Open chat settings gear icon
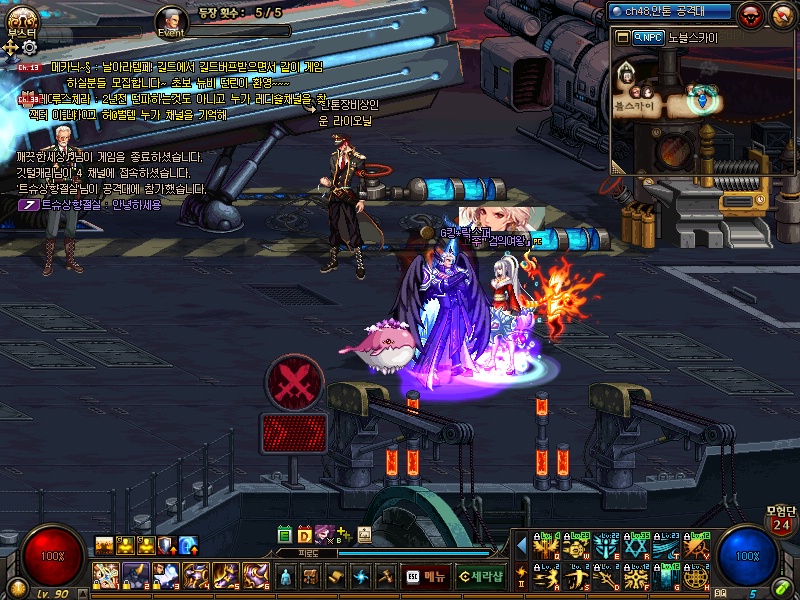The image size is (800, 600). pos(30,46)
